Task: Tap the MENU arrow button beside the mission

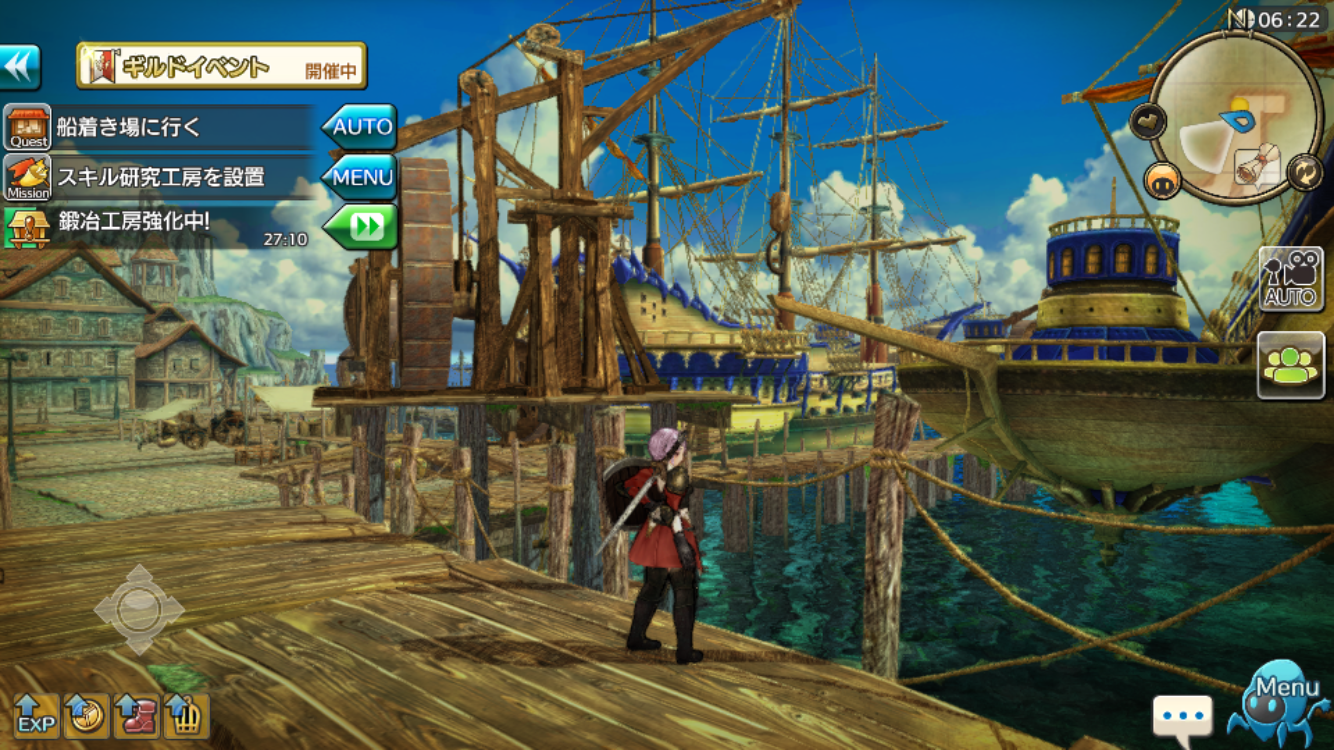Action: 360,178
